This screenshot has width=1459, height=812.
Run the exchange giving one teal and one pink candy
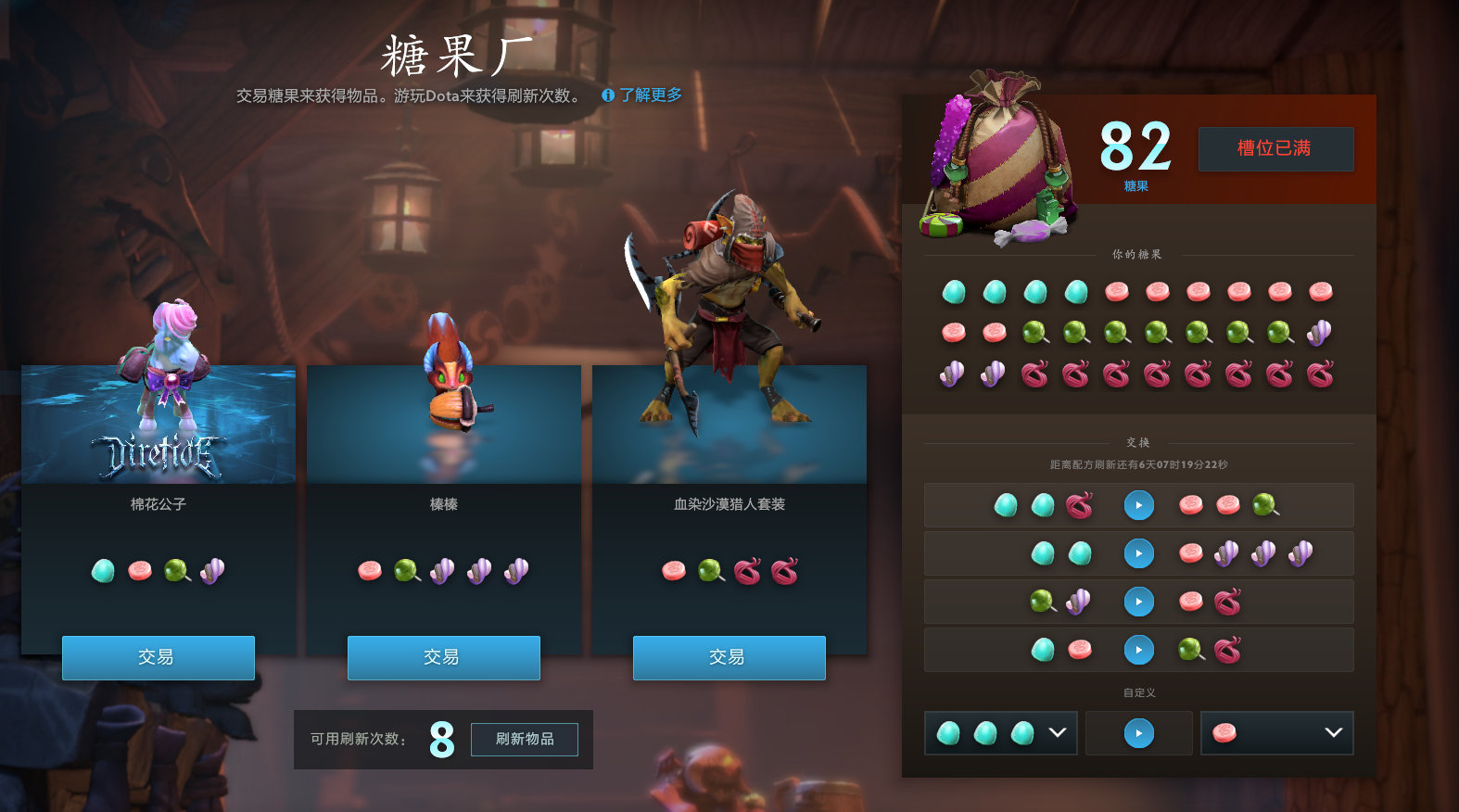1138,650
